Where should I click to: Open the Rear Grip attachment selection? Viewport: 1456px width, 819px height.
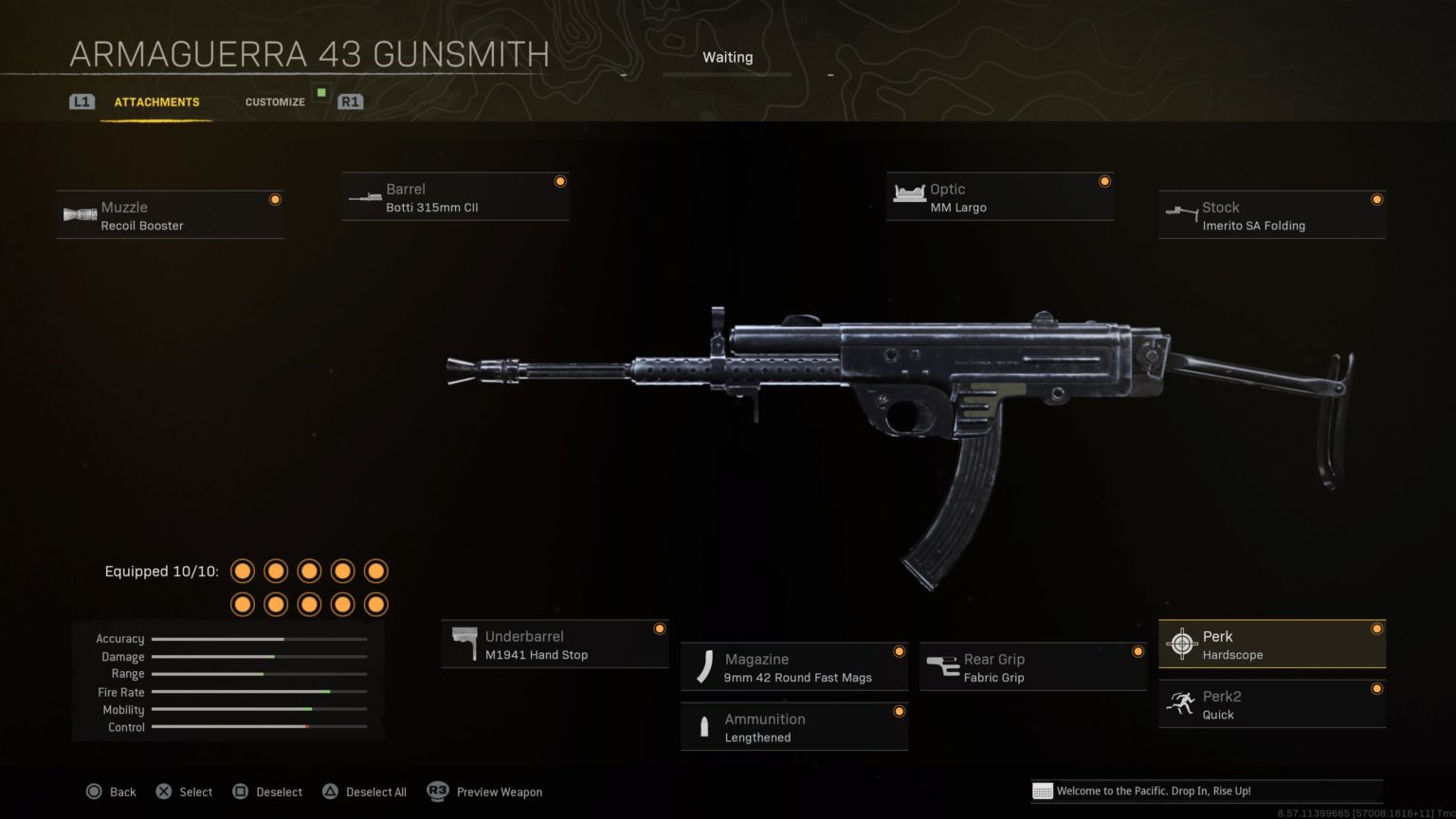pos(1031,666)
